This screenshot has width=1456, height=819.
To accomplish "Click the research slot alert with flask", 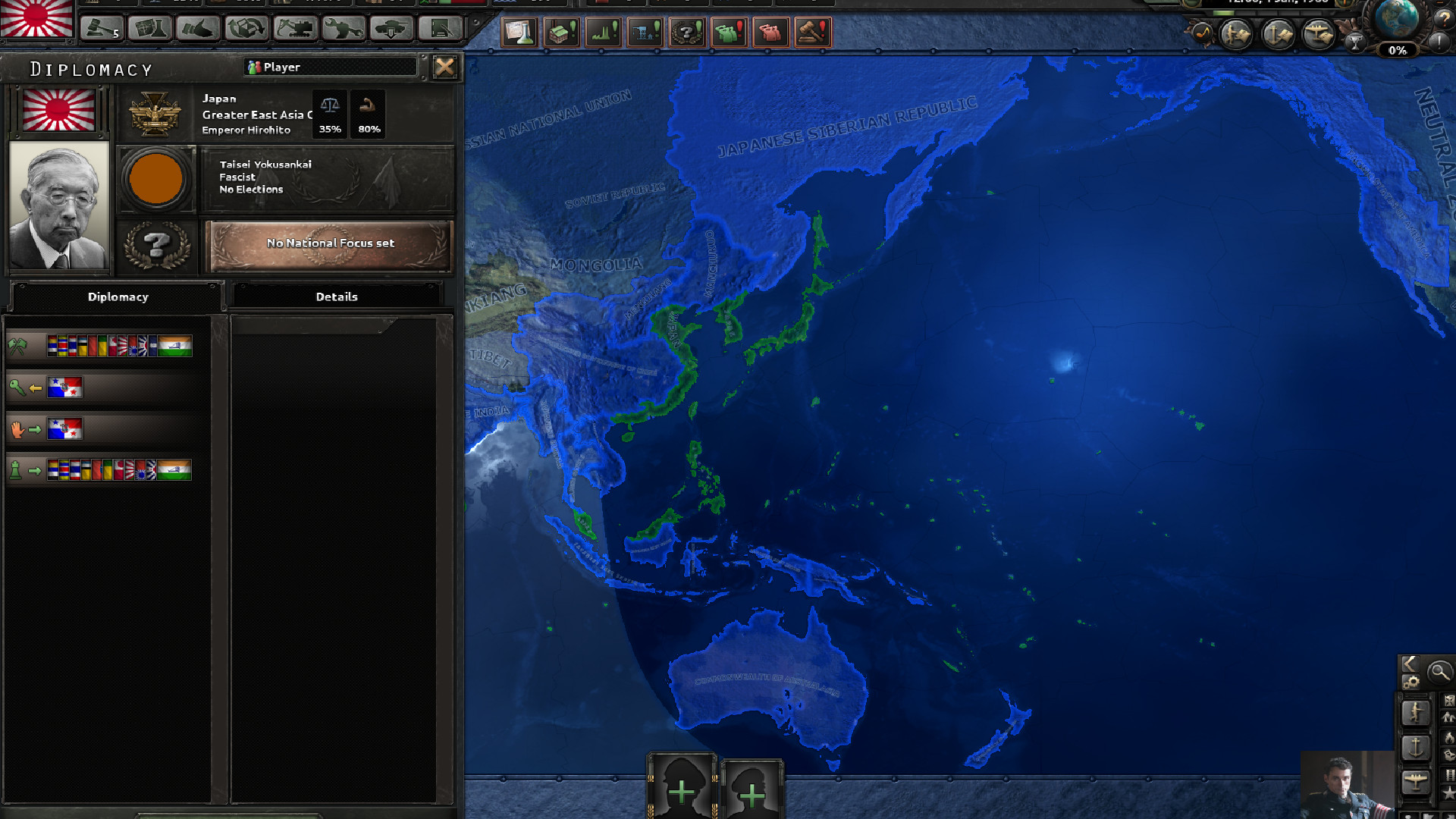I will click(520, 33).
